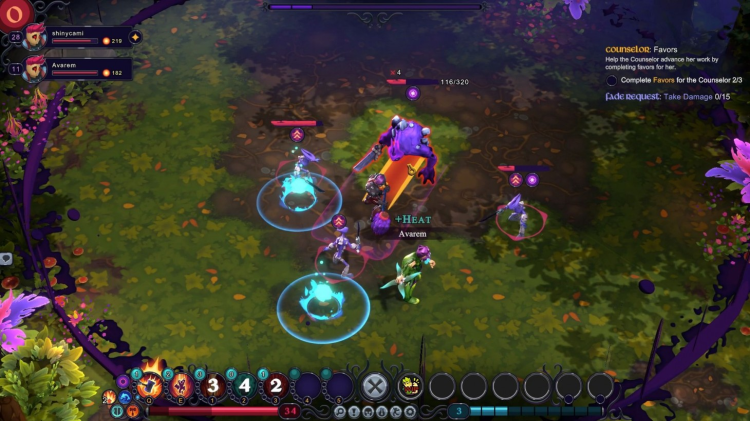The width and height of the screenshot is (750, 421).
Task: Click the gold star icon beside shinycami
Action: tap(135, 38)
